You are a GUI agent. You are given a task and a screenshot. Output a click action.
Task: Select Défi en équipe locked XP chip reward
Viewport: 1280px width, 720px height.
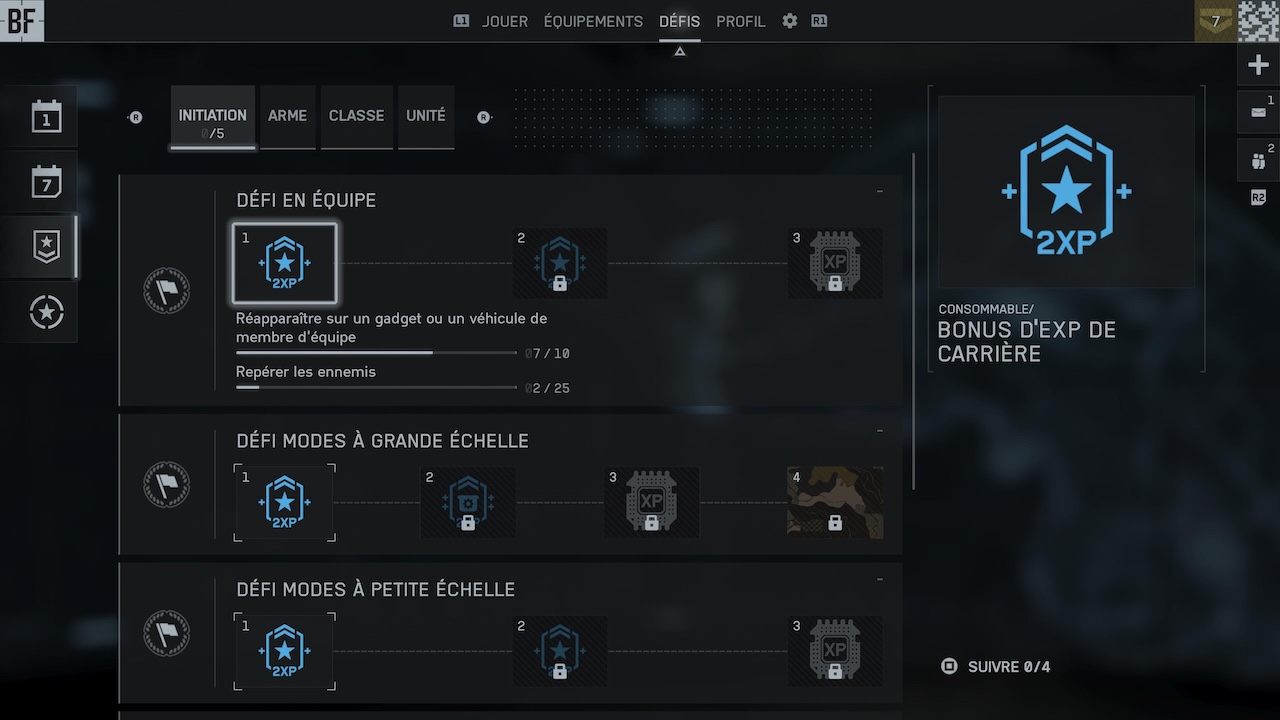coord(834,264)
